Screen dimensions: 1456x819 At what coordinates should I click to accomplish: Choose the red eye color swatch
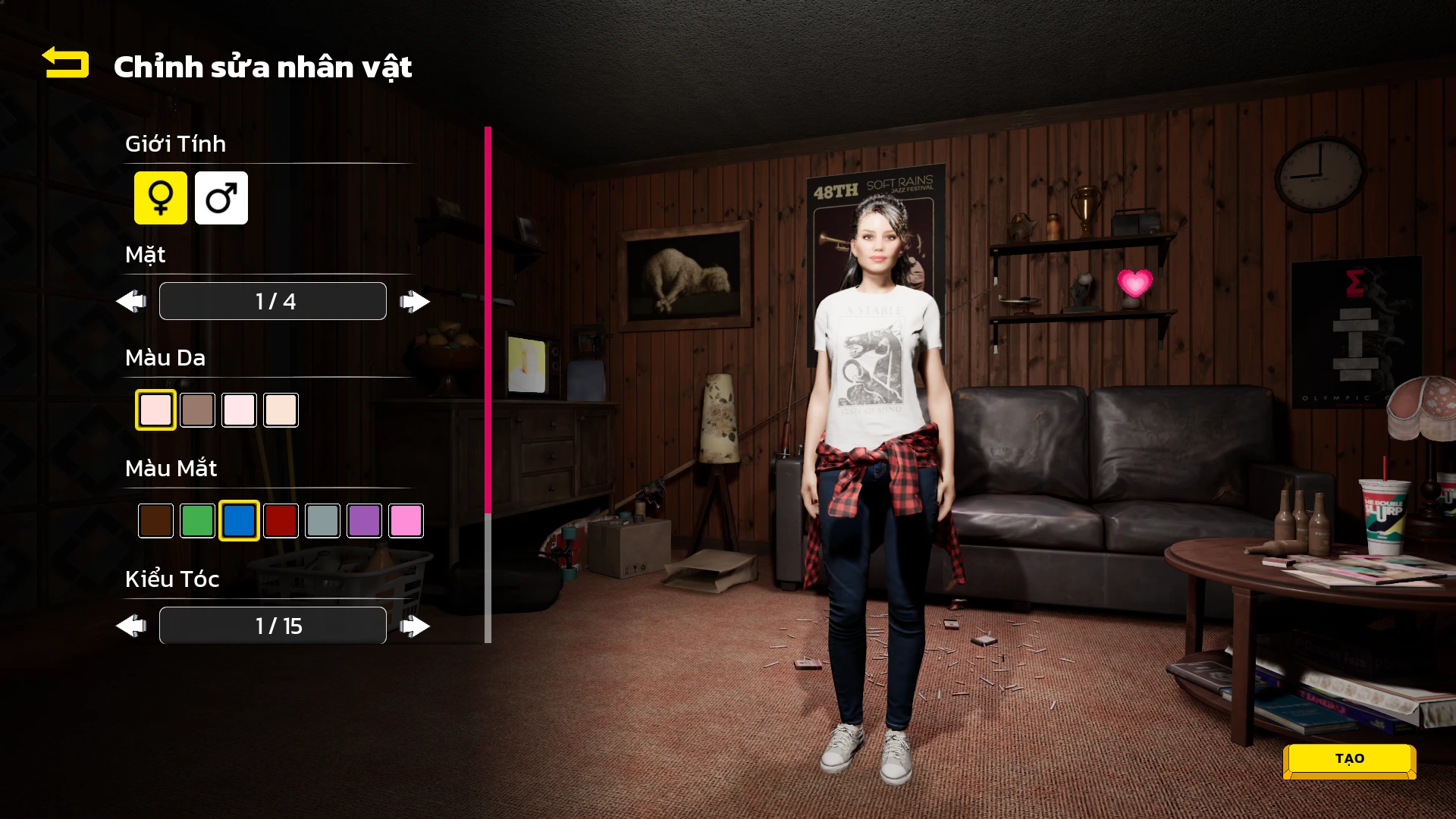(281, 521)
